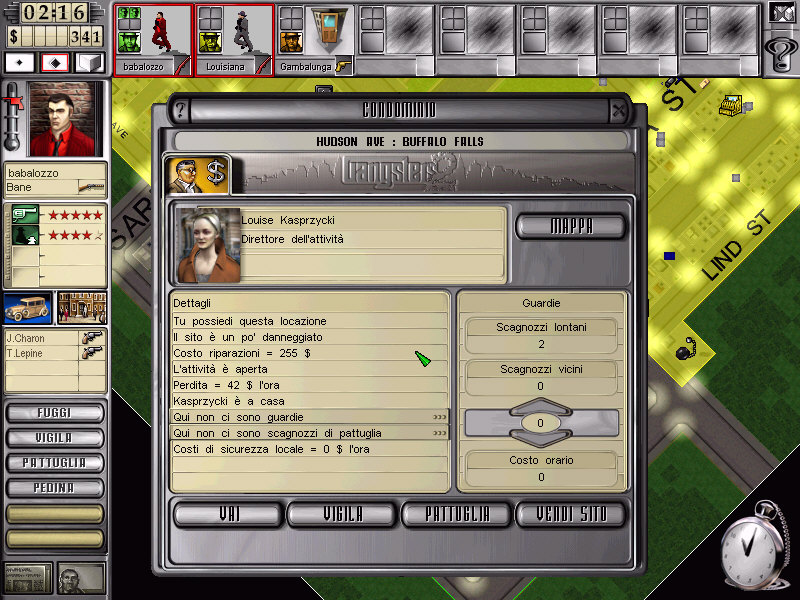This screenshot has height=600, width=800.
Task: Order the gangster to Fuggi
Action: click(55, 413)
